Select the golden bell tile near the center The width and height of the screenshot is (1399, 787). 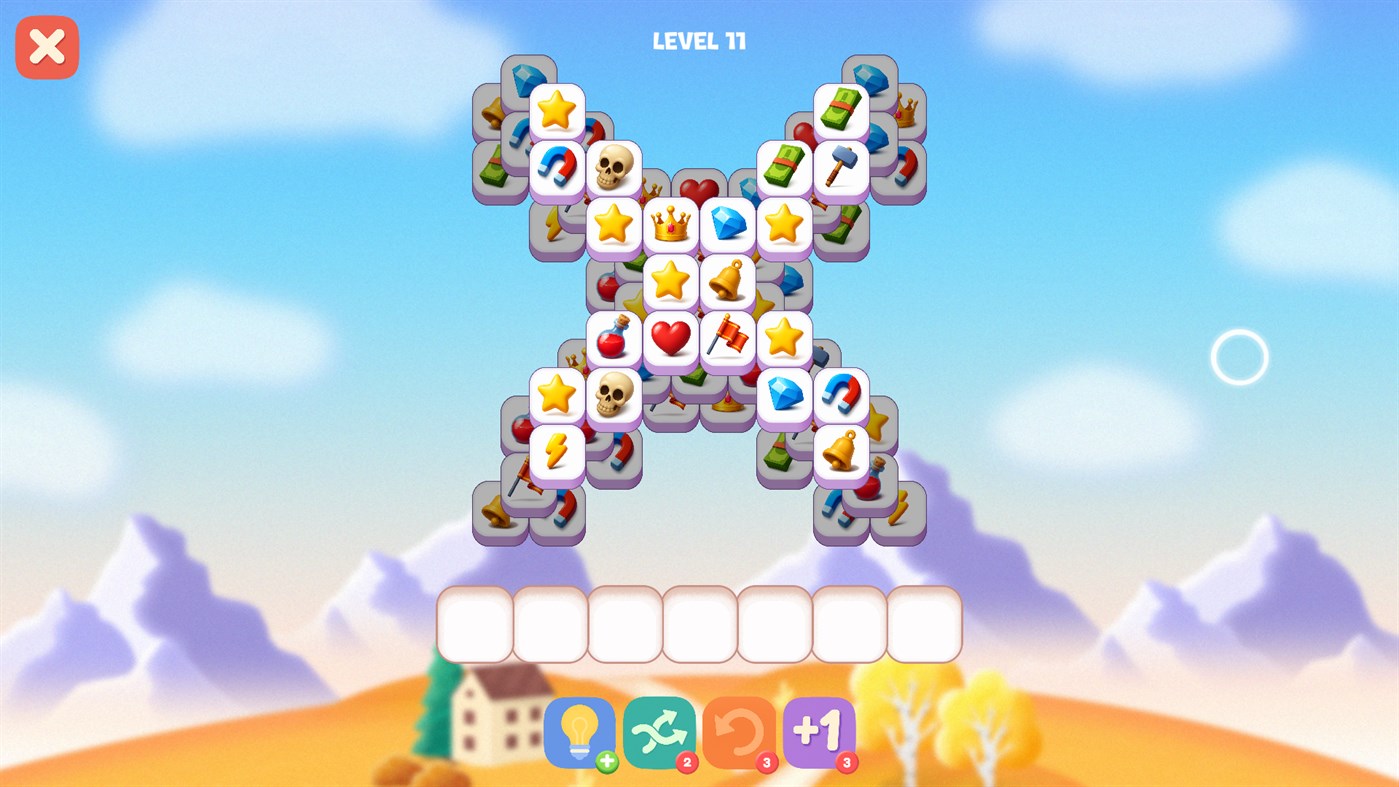click(x=727, y=281)
